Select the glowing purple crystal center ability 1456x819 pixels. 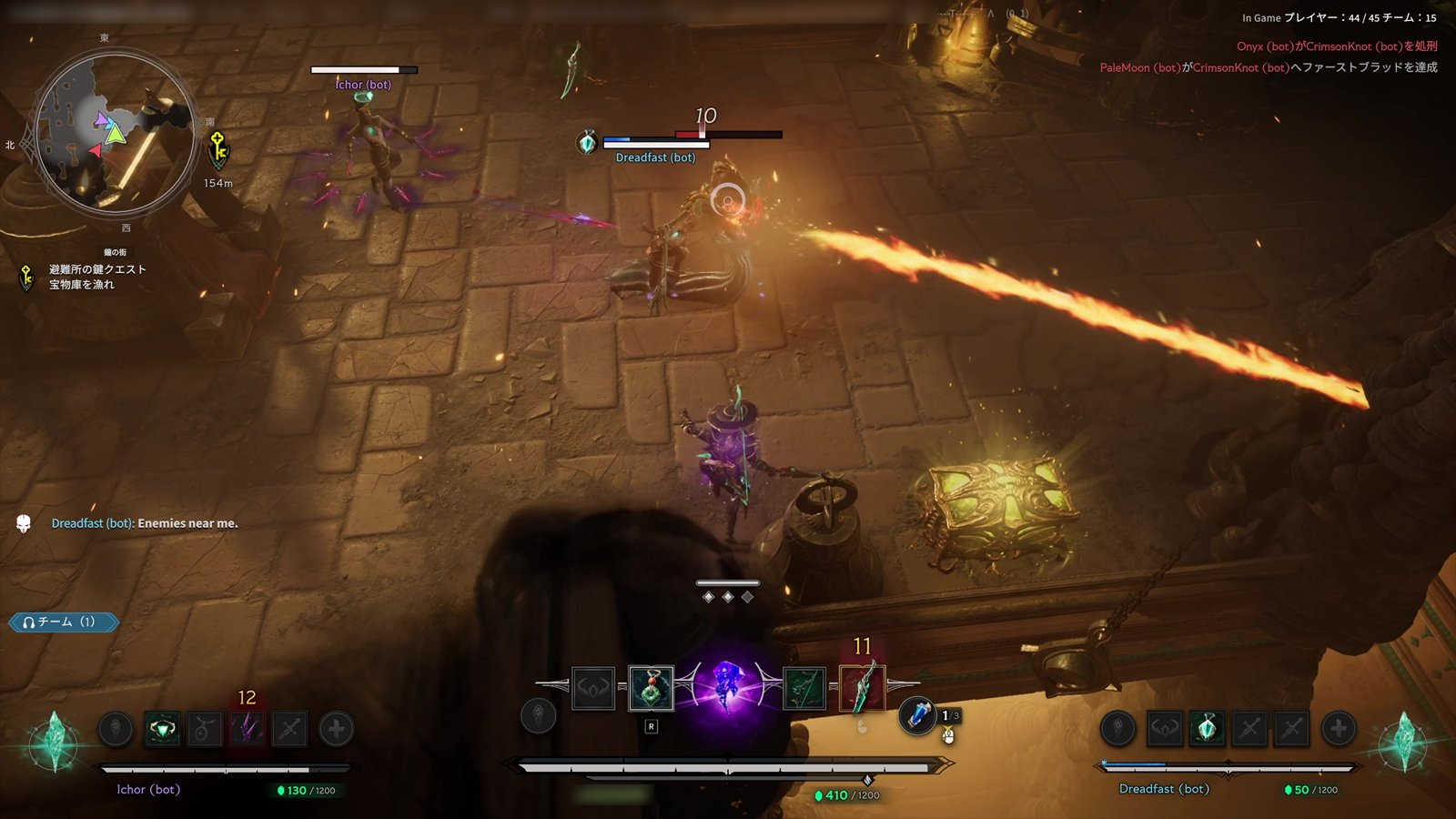tap(726, 689)
